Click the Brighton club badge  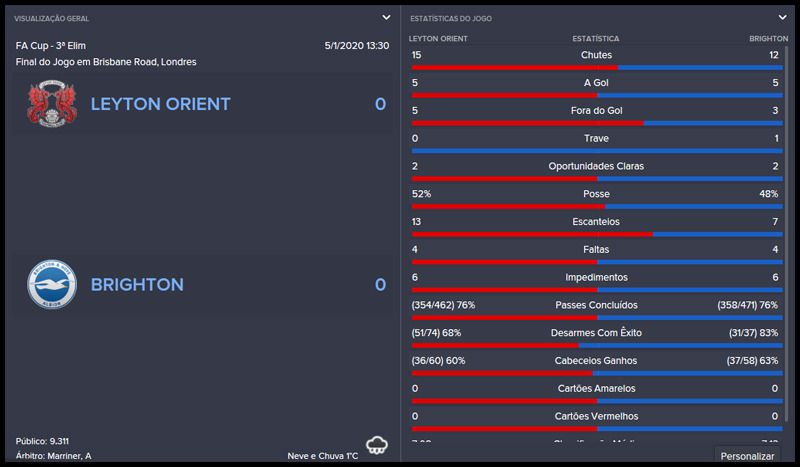pos(52,285)
